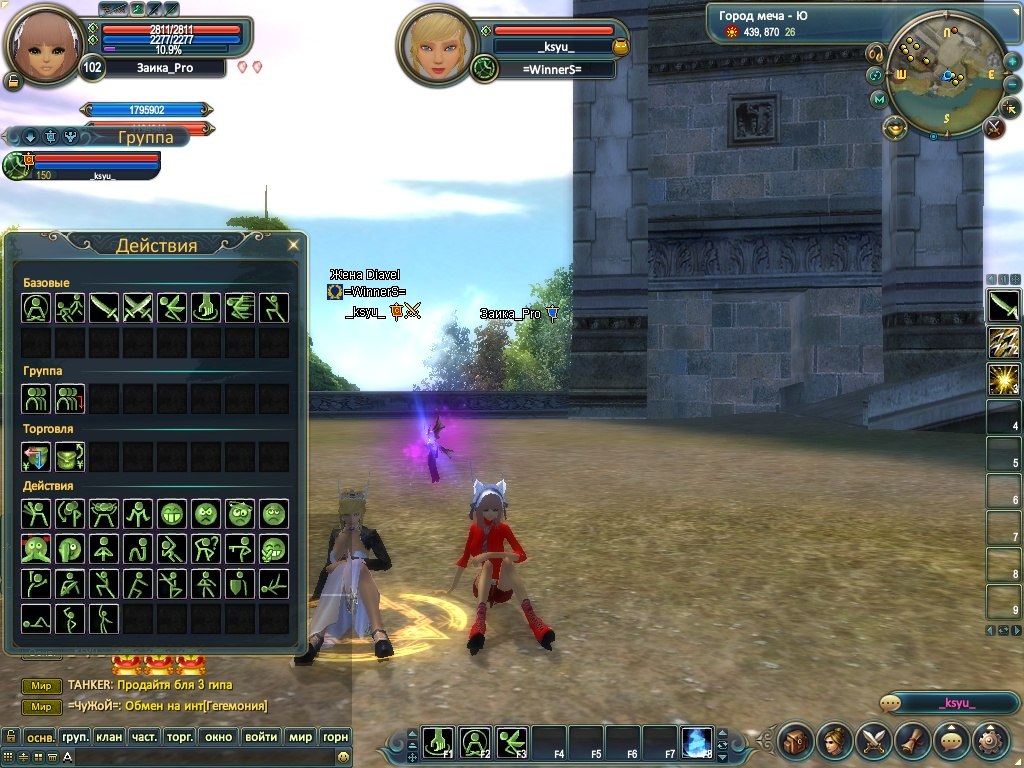The height and width of the screenshot is (768, 1024).
Task: Click the first Группа party action icon
Action: pos(36,399)
